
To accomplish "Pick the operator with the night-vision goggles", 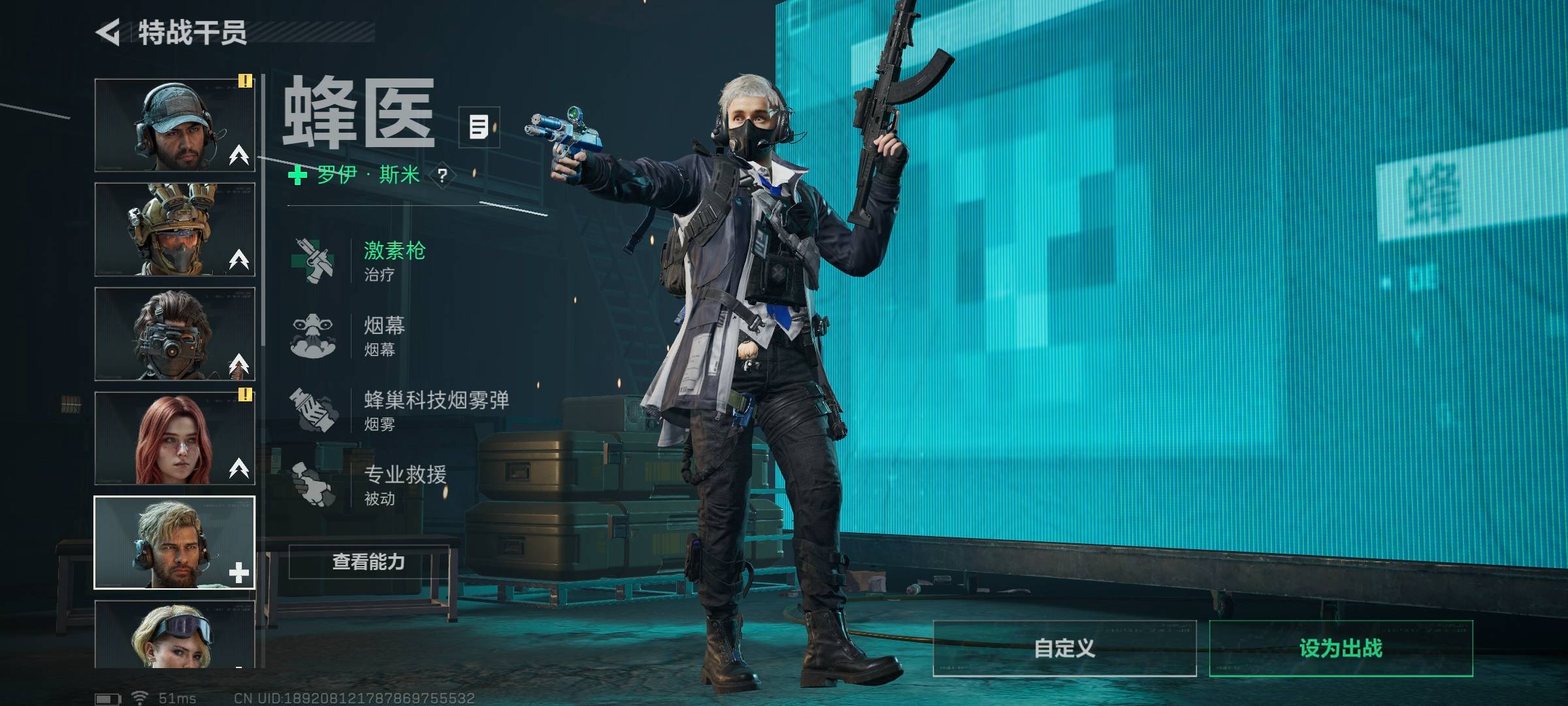I will pyautogui.click(x=174, y=334).
